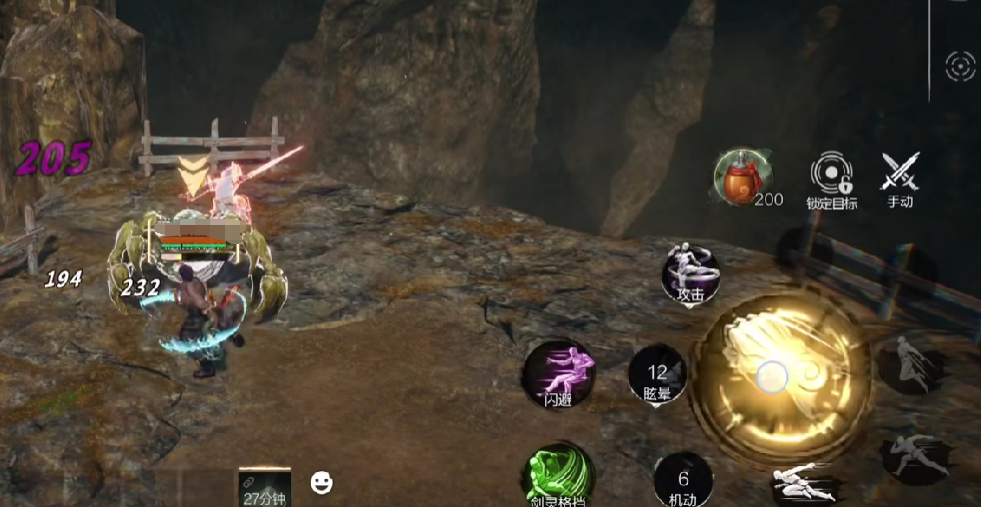This screenshot has width=981, height=507.
Task: Use the green 剑灵格挡 block skill
Action: pos(558,476)
